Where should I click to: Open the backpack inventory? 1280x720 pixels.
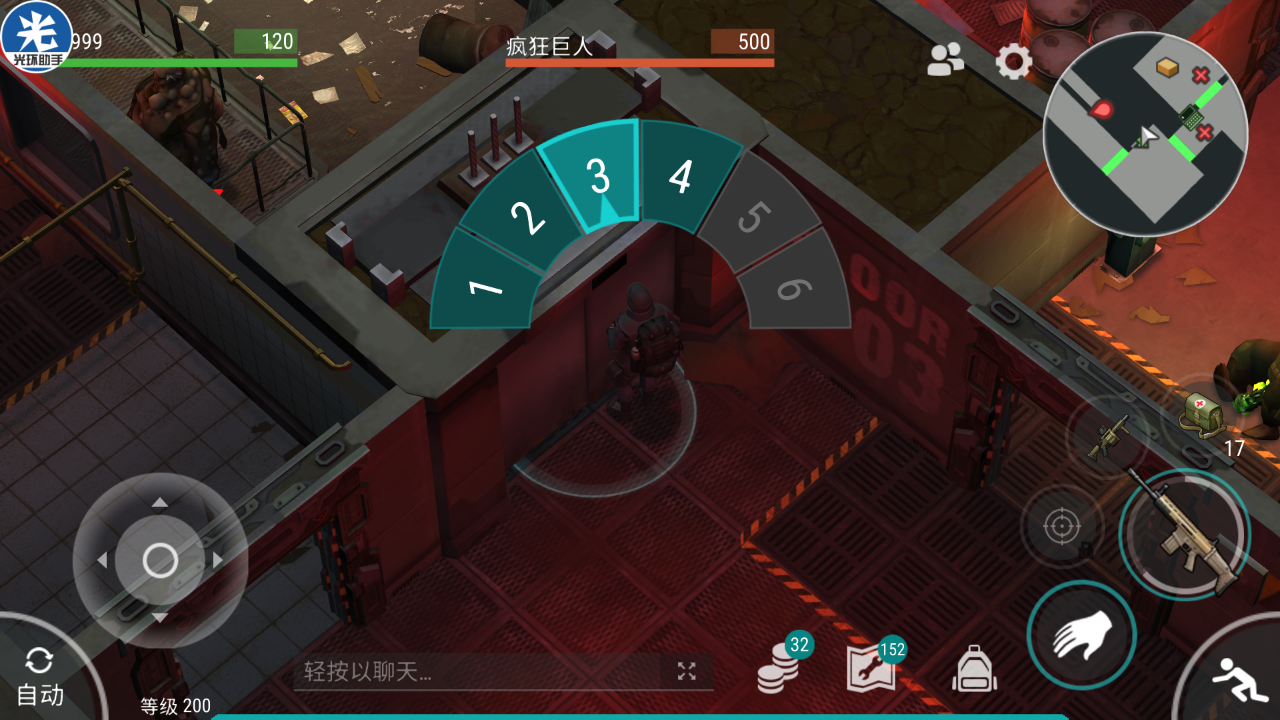pyautogui.click(x=974, y=668)
